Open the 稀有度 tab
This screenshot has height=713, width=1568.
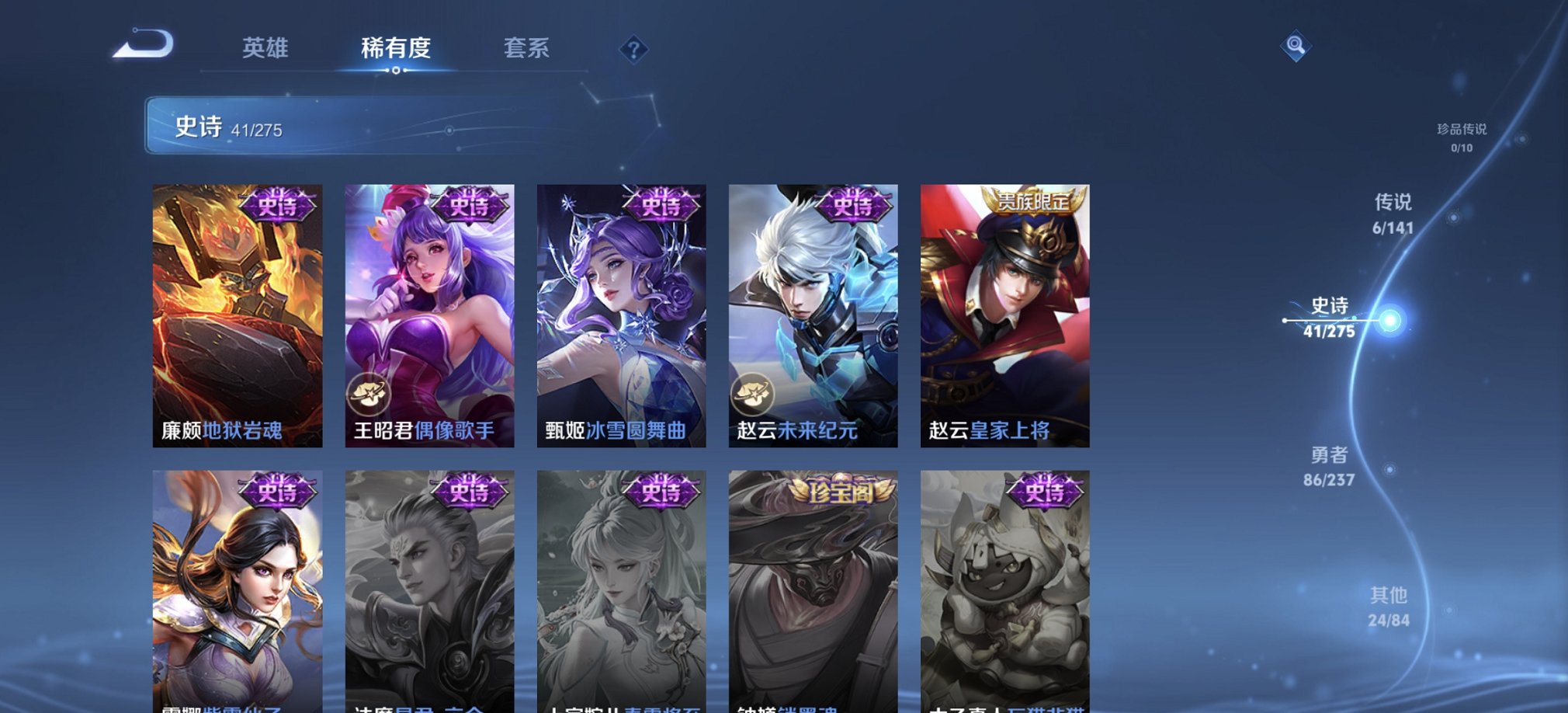click(397, 49)
